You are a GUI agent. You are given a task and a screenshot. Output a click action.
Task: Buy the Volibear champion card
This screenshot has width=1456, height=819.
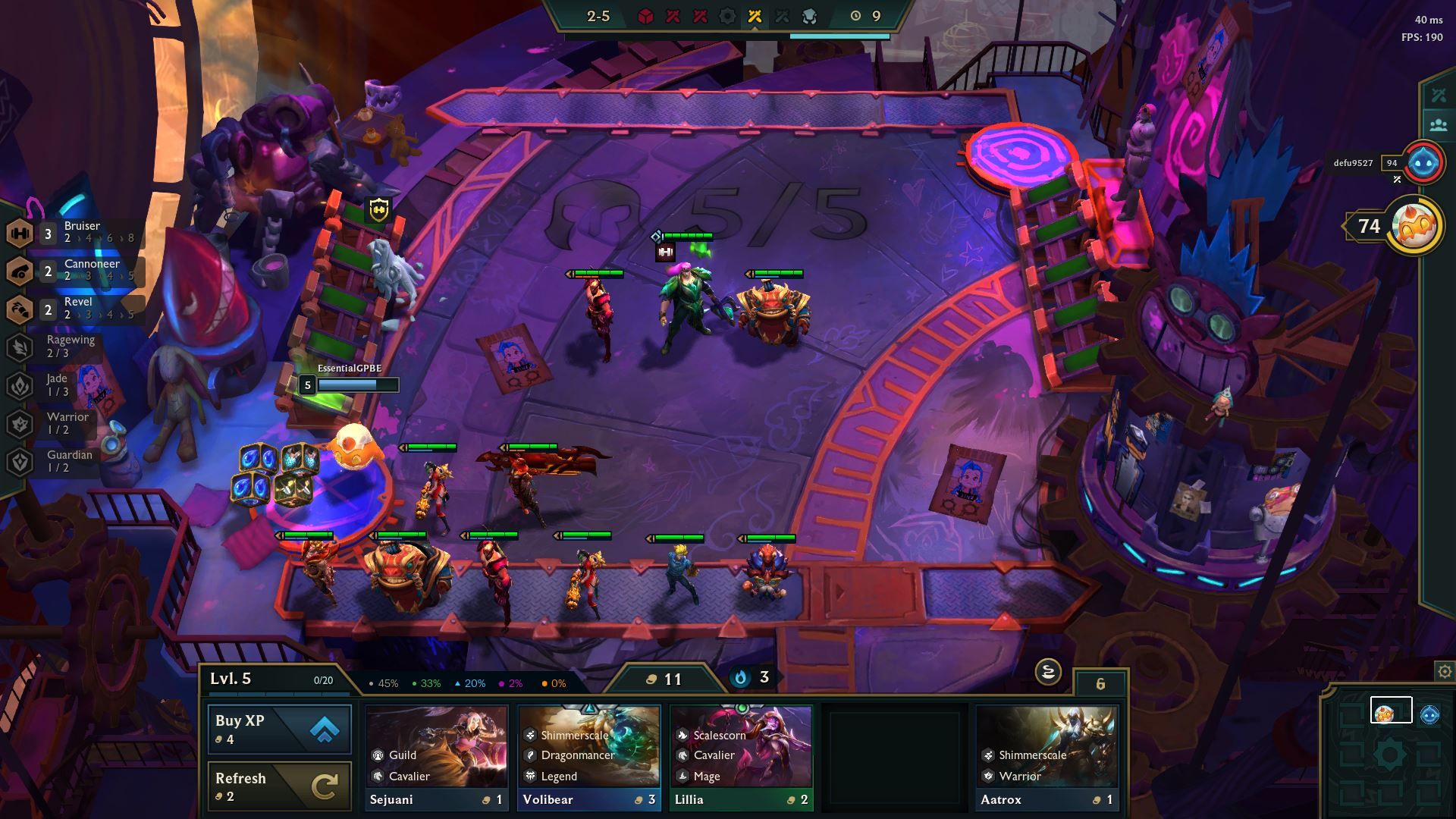589,757
